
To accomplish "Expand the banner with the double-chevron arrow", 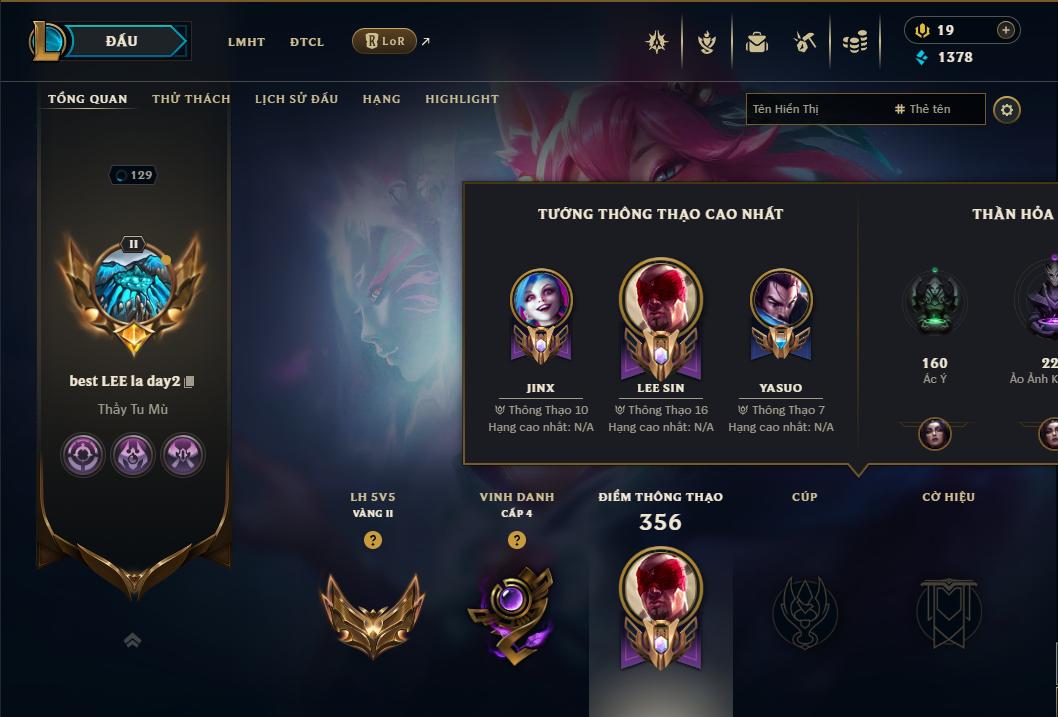I will point(132,640).
